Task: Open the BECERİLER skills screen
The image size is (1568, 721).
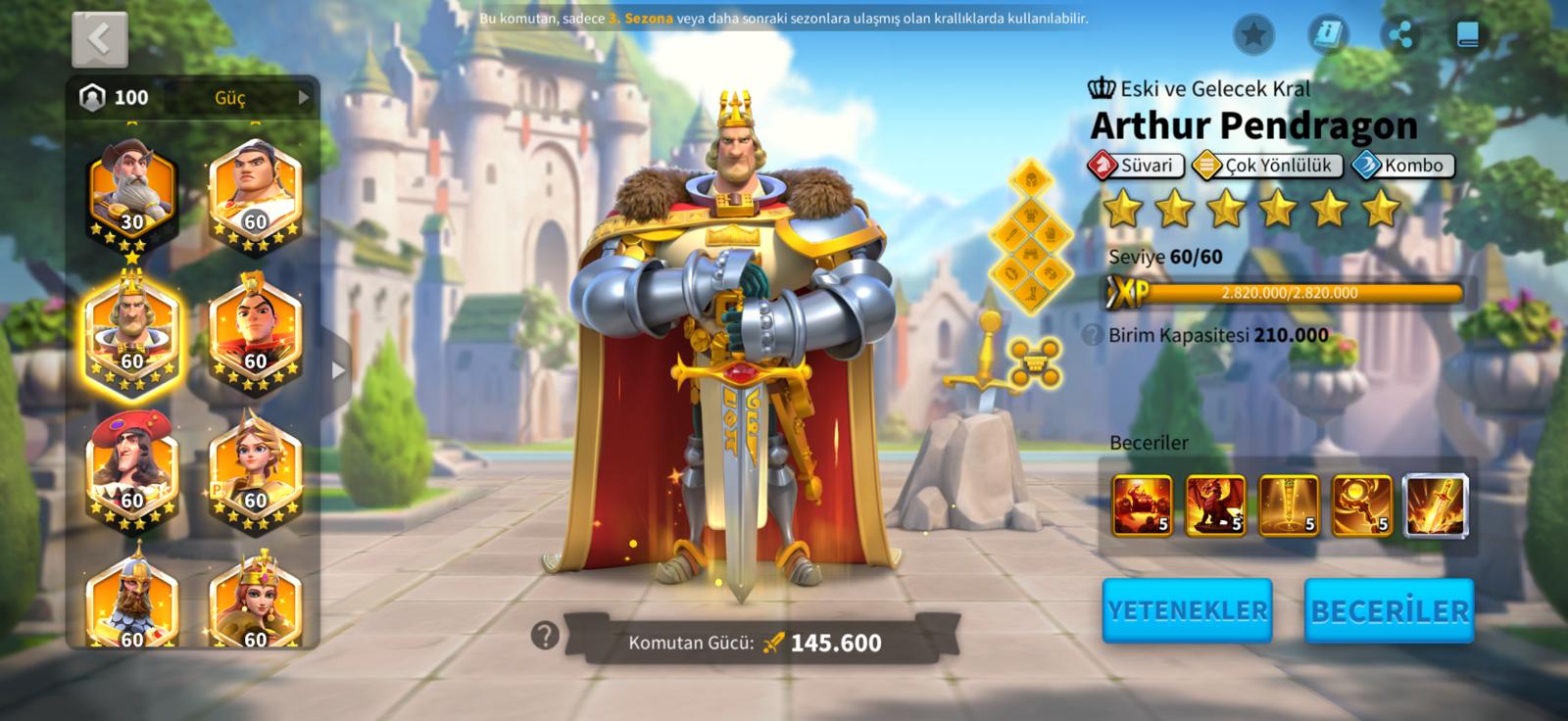Action: pos(1389,610)
